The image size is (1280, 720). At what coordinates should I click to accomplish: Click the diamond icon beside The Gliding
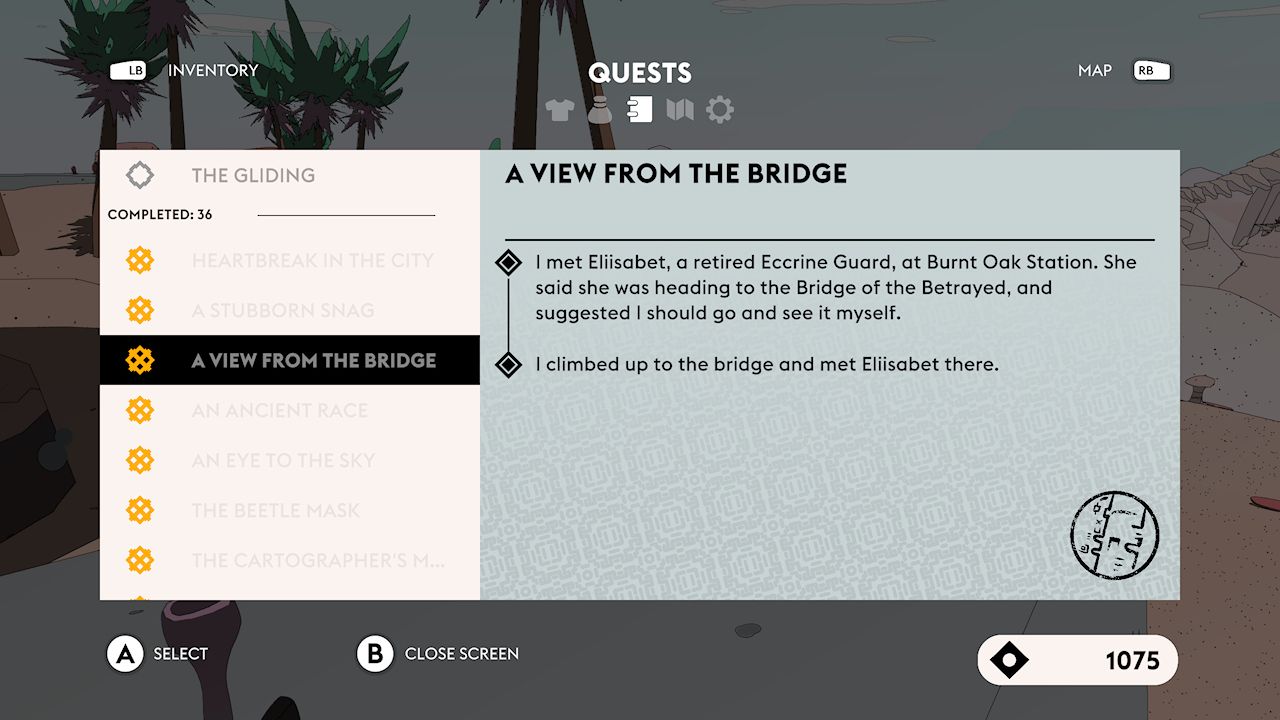(139, 174)
